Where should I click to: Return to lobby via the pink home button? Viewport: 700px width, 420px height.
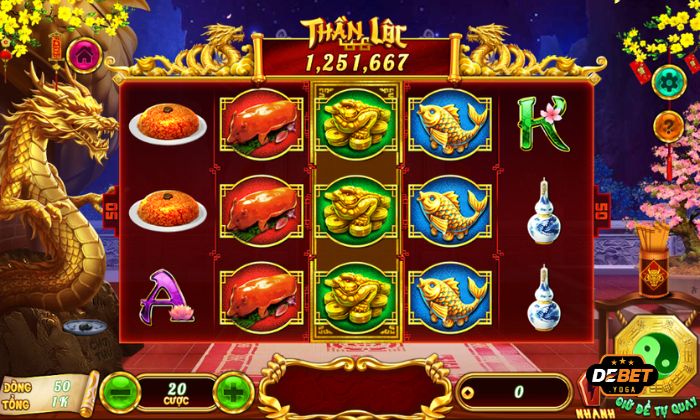click(82, 52)
